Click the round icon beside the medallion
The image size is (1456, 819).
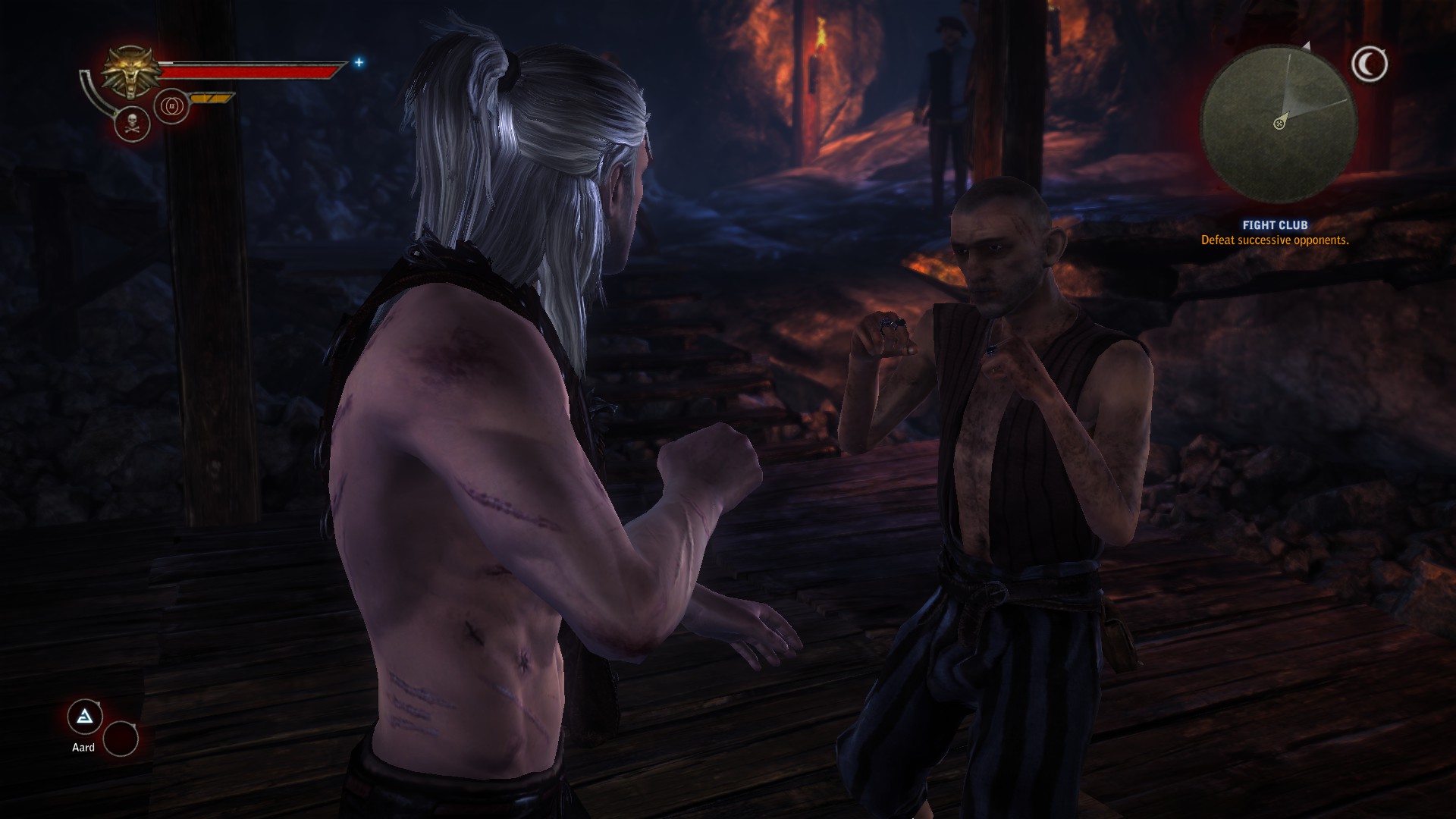point(171,107)
